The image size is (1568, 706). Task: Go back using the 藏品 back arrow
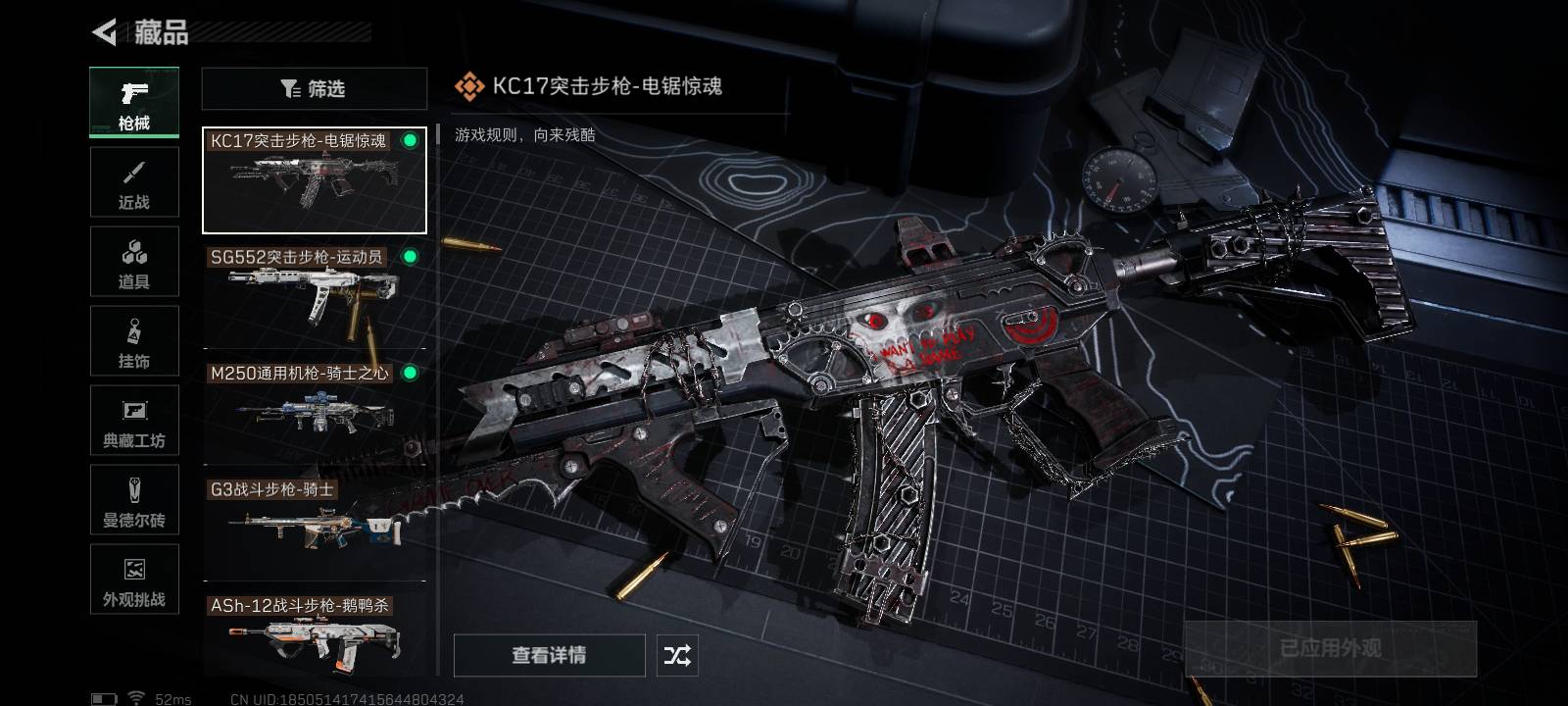point(105,32)
